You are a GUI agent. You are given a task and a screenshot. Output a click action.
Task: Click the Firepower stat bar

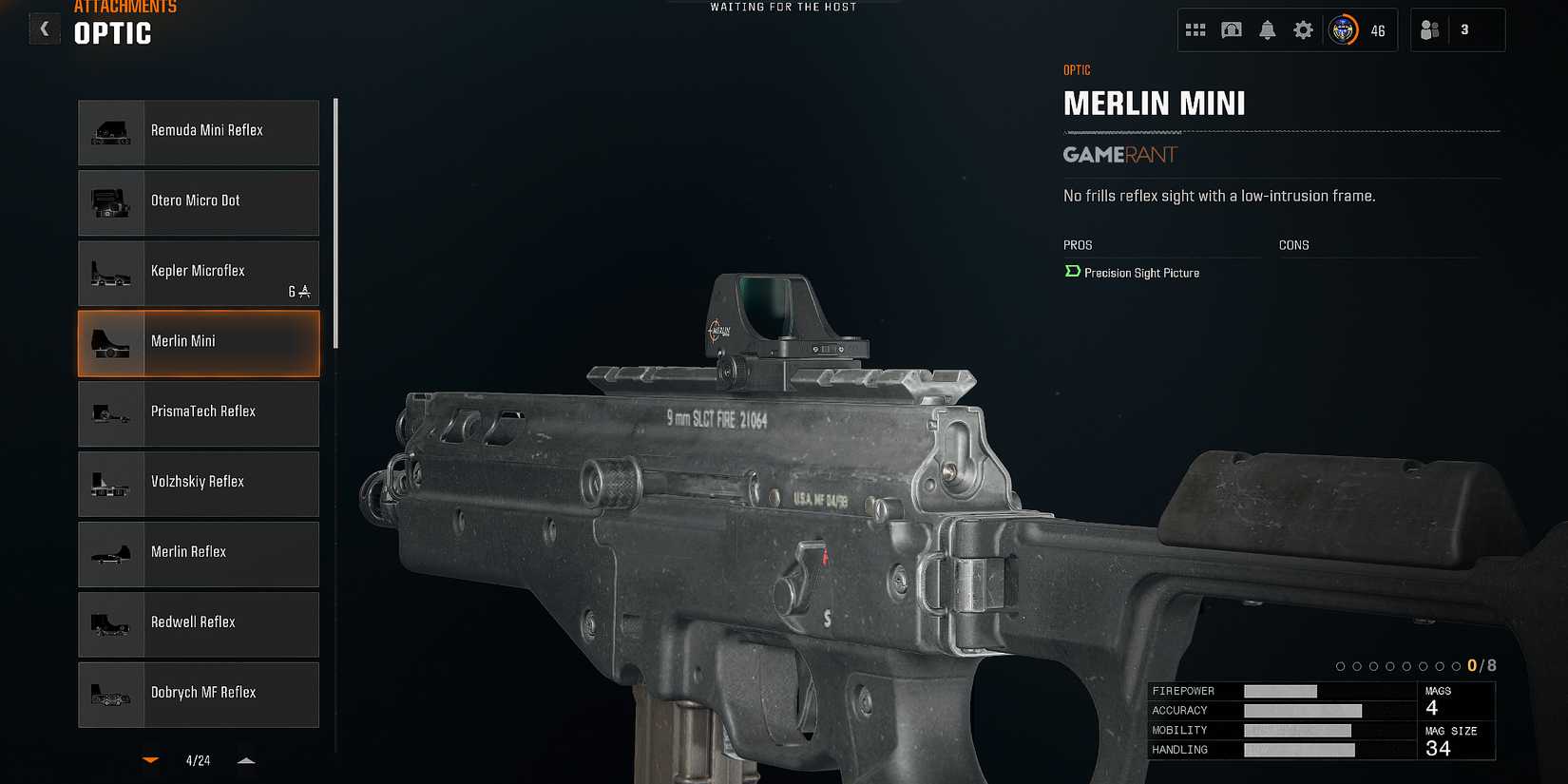click(x=1278, y=691)
